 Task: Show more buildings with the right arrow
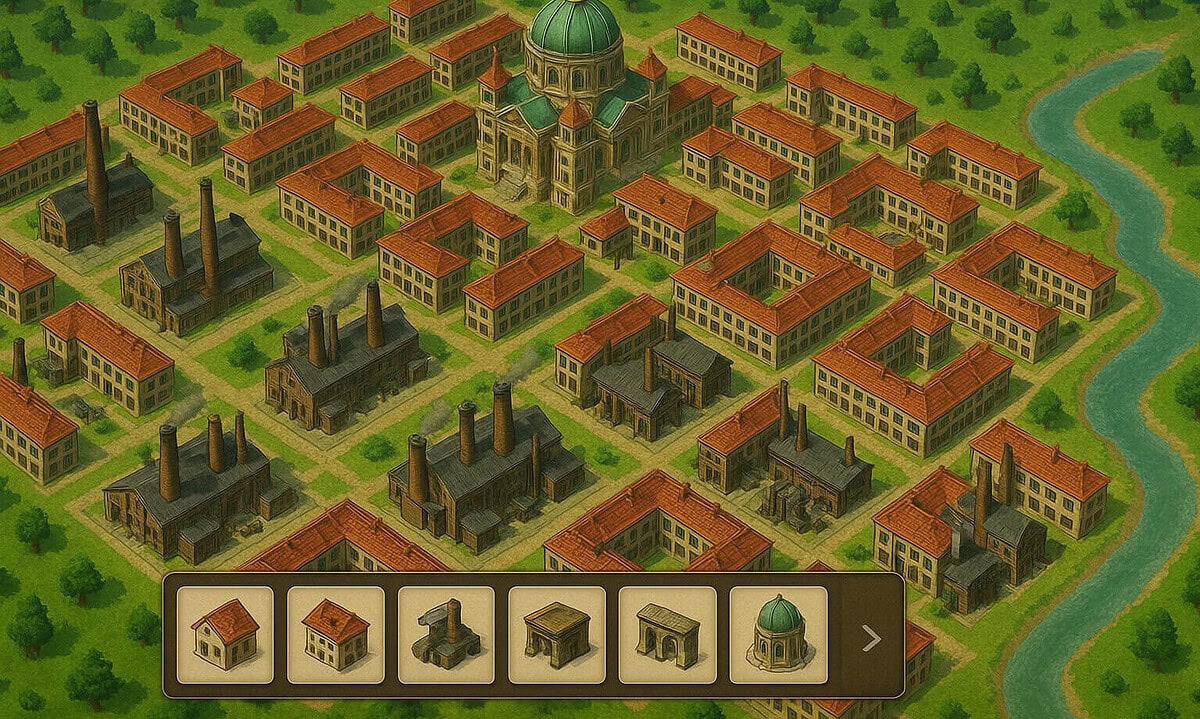point(871,638)
